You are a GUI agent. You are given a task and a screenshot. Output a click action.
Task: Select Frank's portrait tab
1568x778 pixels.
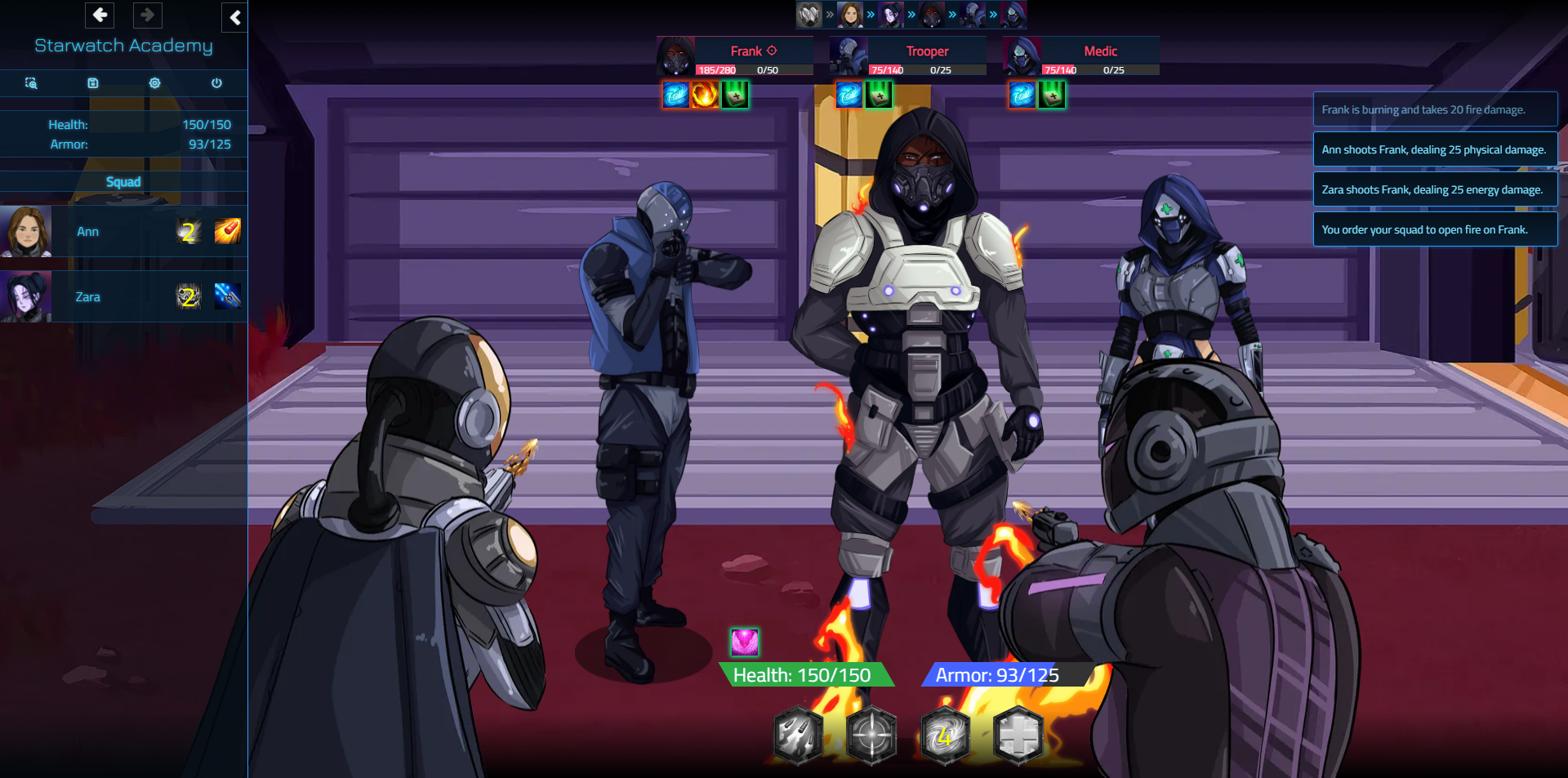coord(674,55)
